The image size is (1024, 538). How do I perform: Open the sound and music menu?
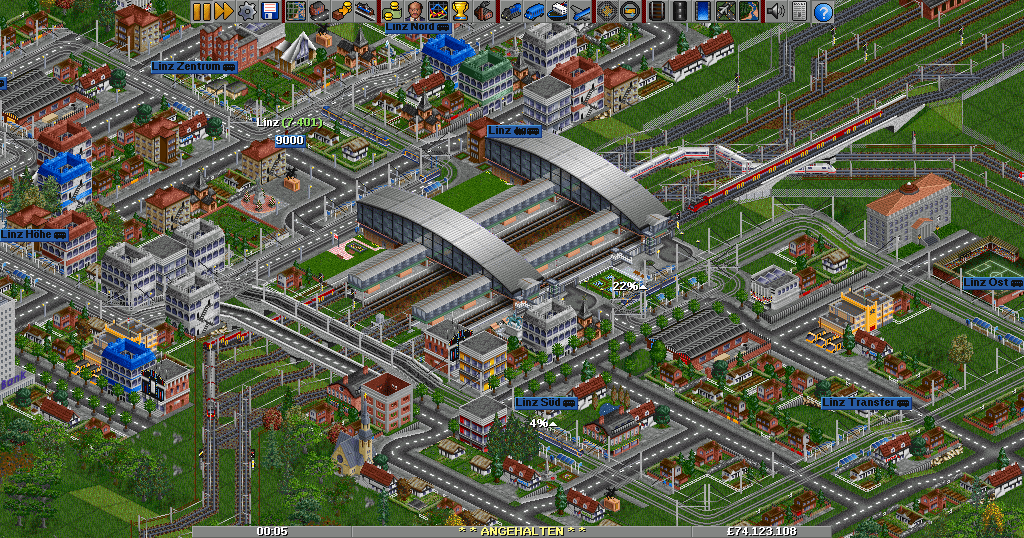tap(775, 11)
